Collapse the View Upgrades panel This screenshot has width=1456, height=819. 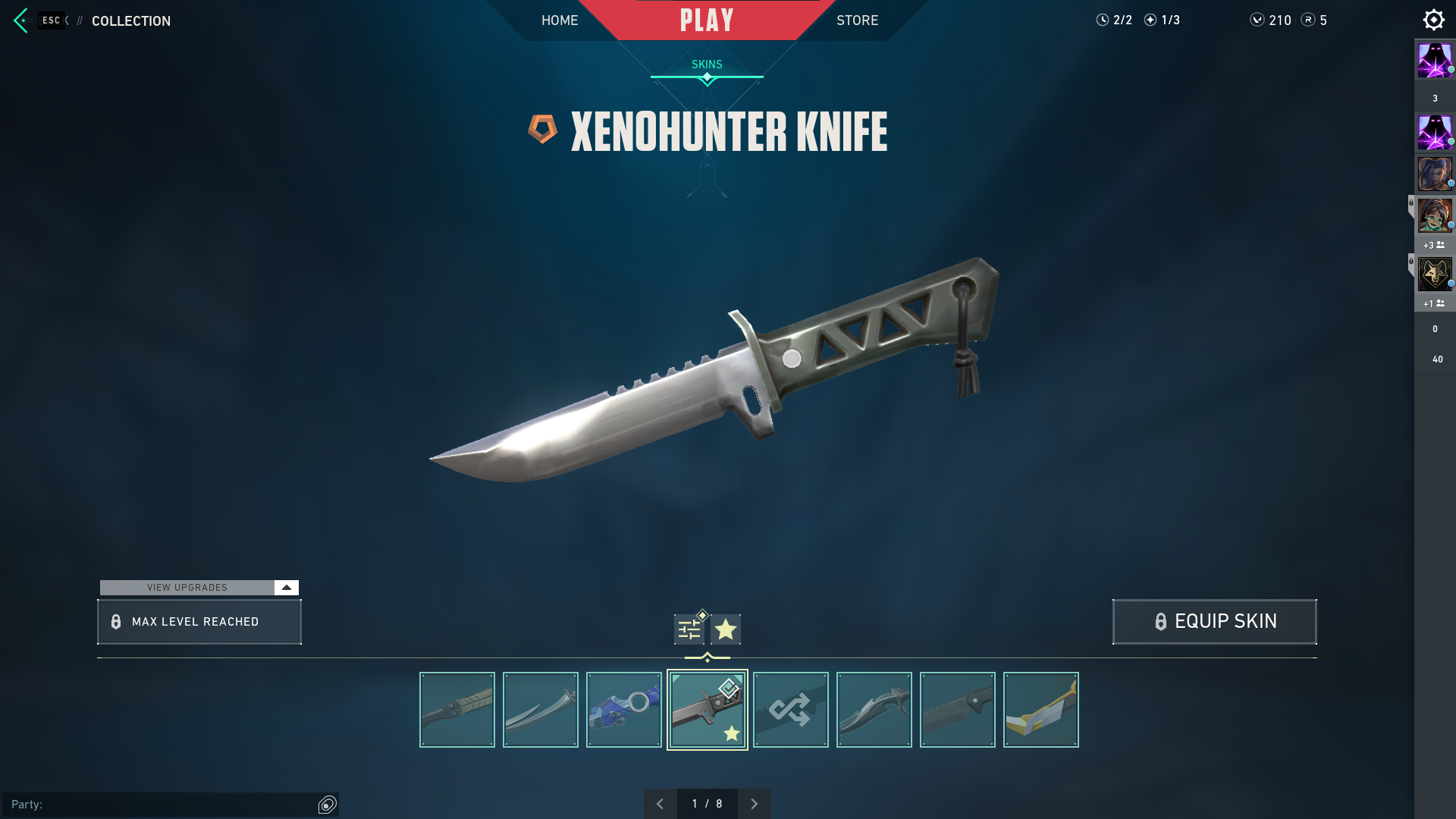[x=286, y=587]
